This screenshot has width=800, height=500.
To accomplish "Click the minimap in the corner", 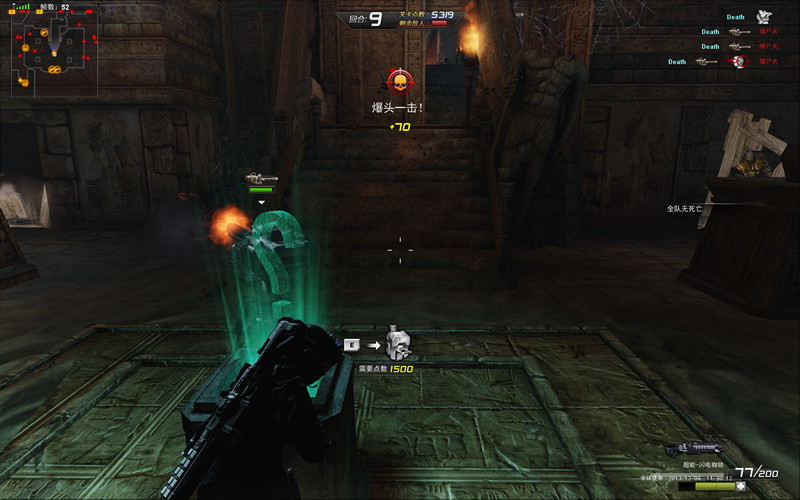I will (x=54, y=54).
